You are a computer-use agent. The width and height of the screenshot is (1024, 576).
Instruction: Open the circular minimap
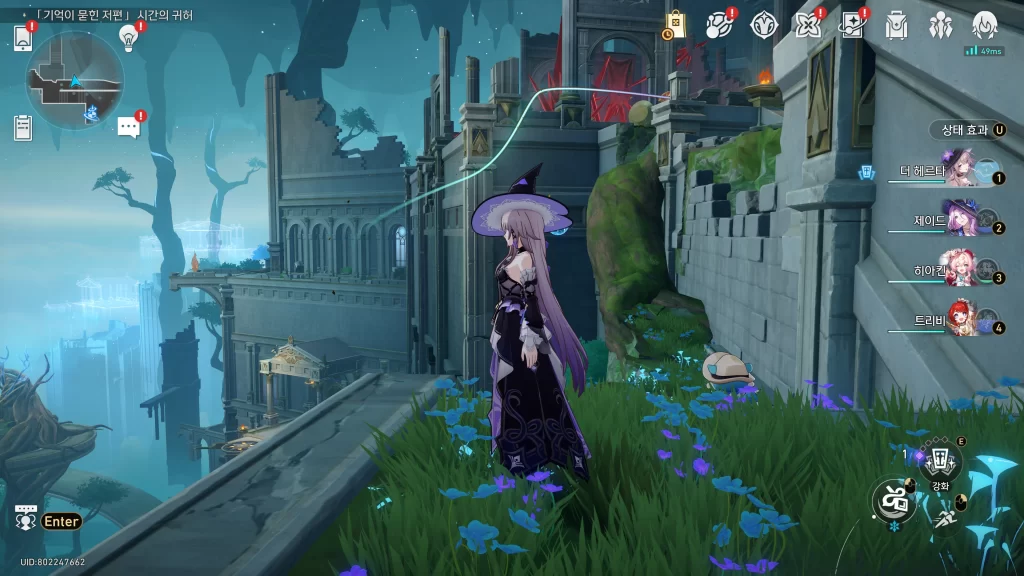[x=75, y=80]
